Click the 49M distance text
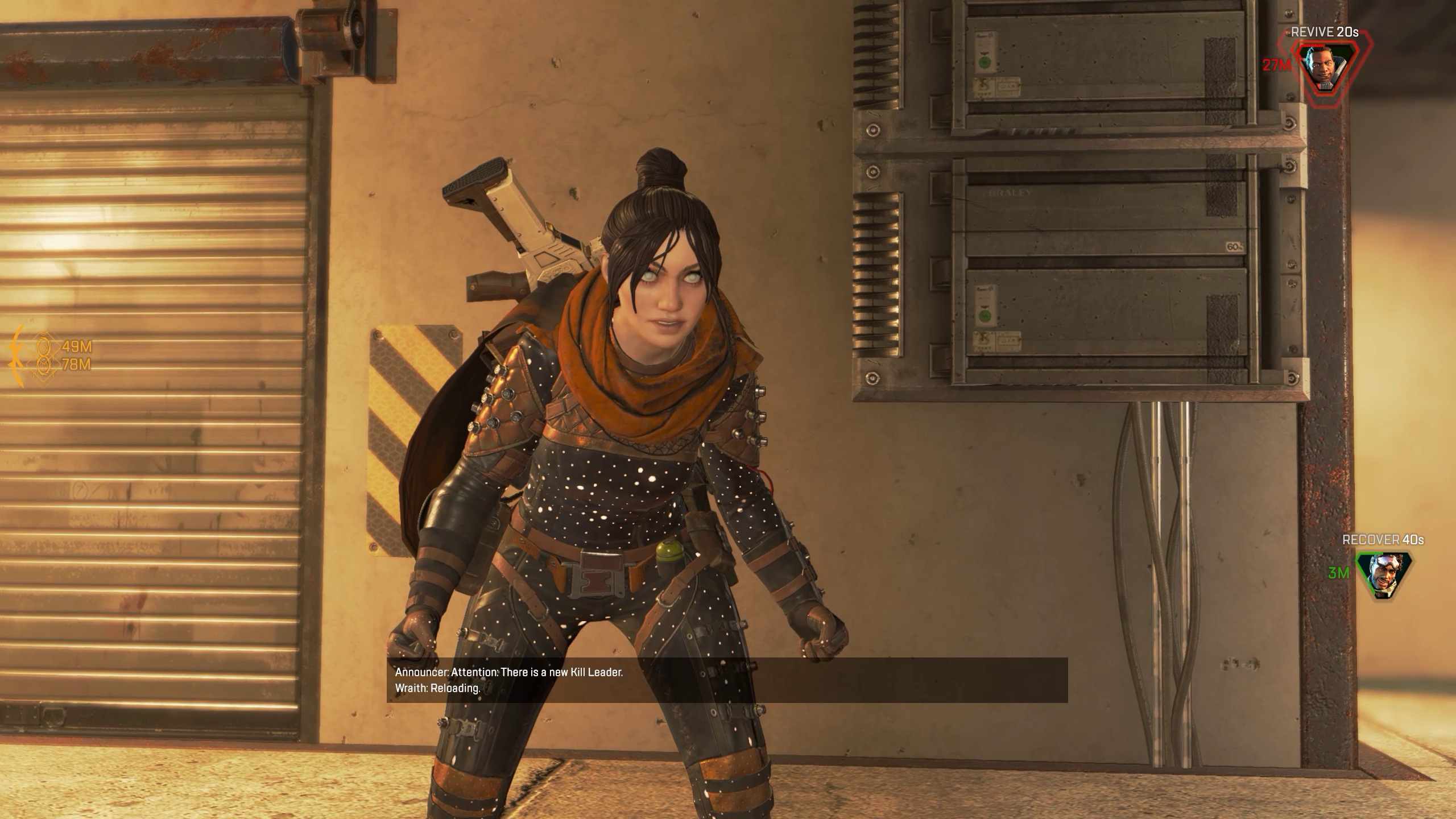 [77, 346]
